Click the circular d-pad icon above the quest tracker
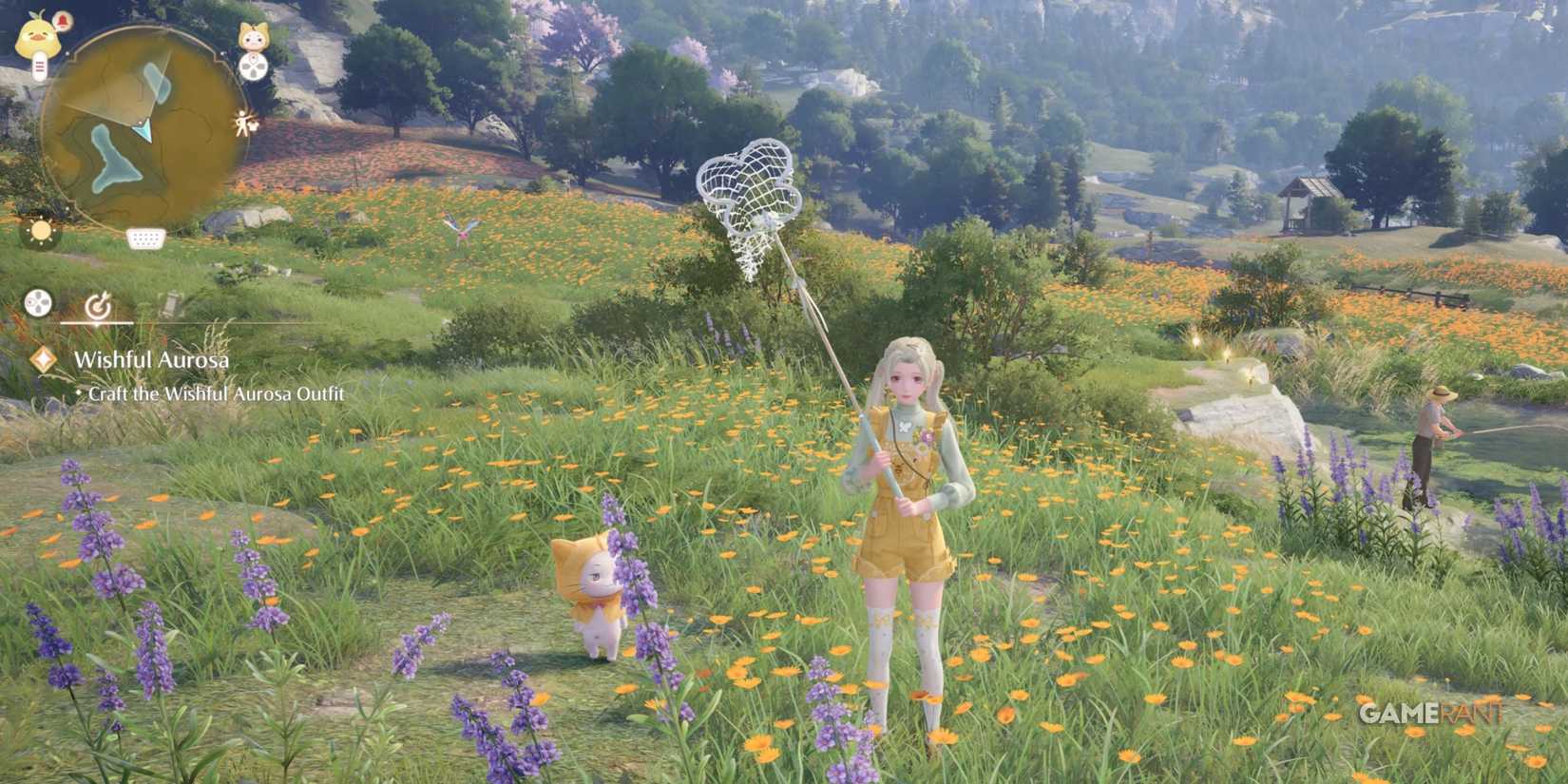Image resolution: width=1568 pixels, height=784 pixels. tap(37, 302)
